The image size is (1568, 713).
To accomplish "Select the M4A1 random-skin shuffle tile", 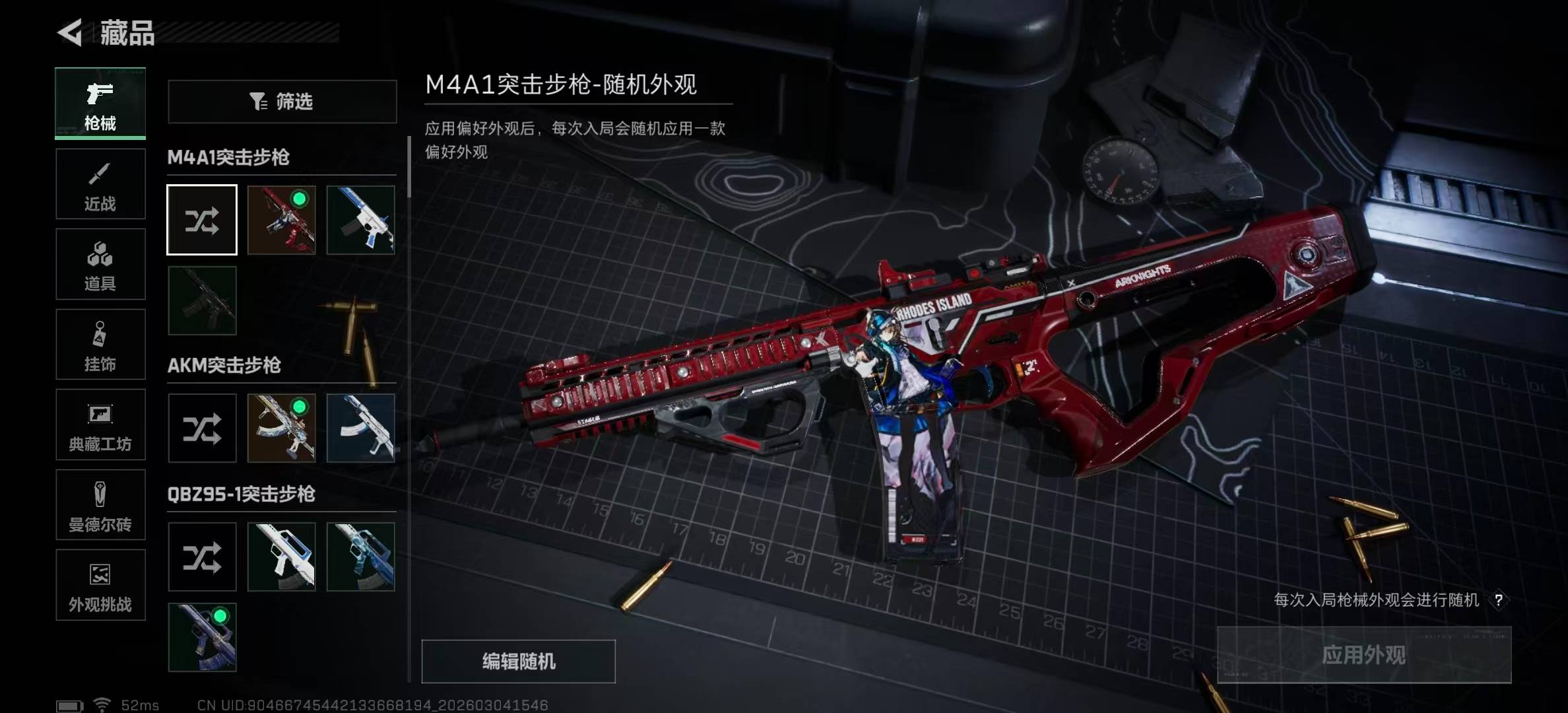I will click(202, 220).
